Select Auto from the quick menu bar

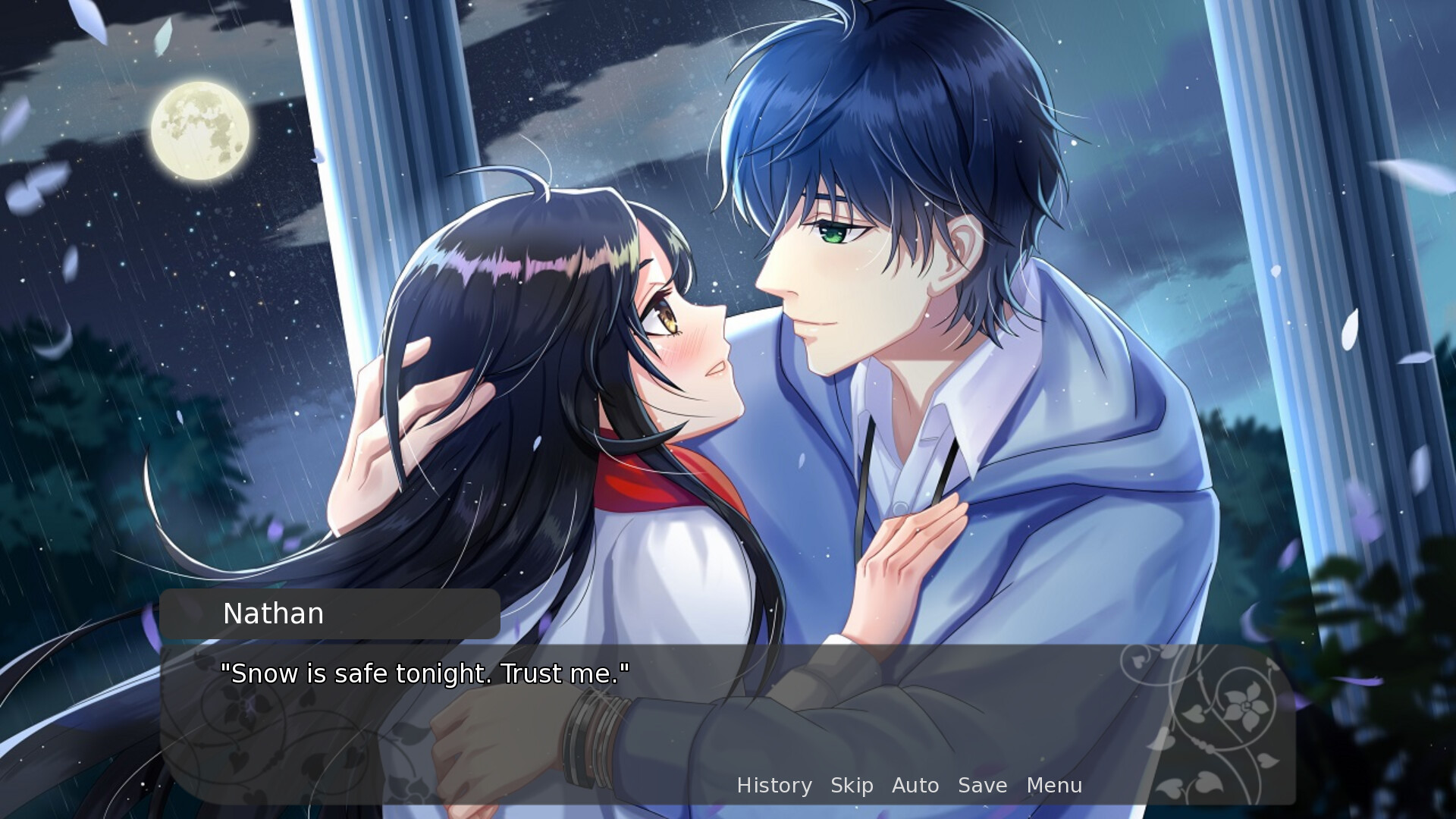[x=915, y=786]
